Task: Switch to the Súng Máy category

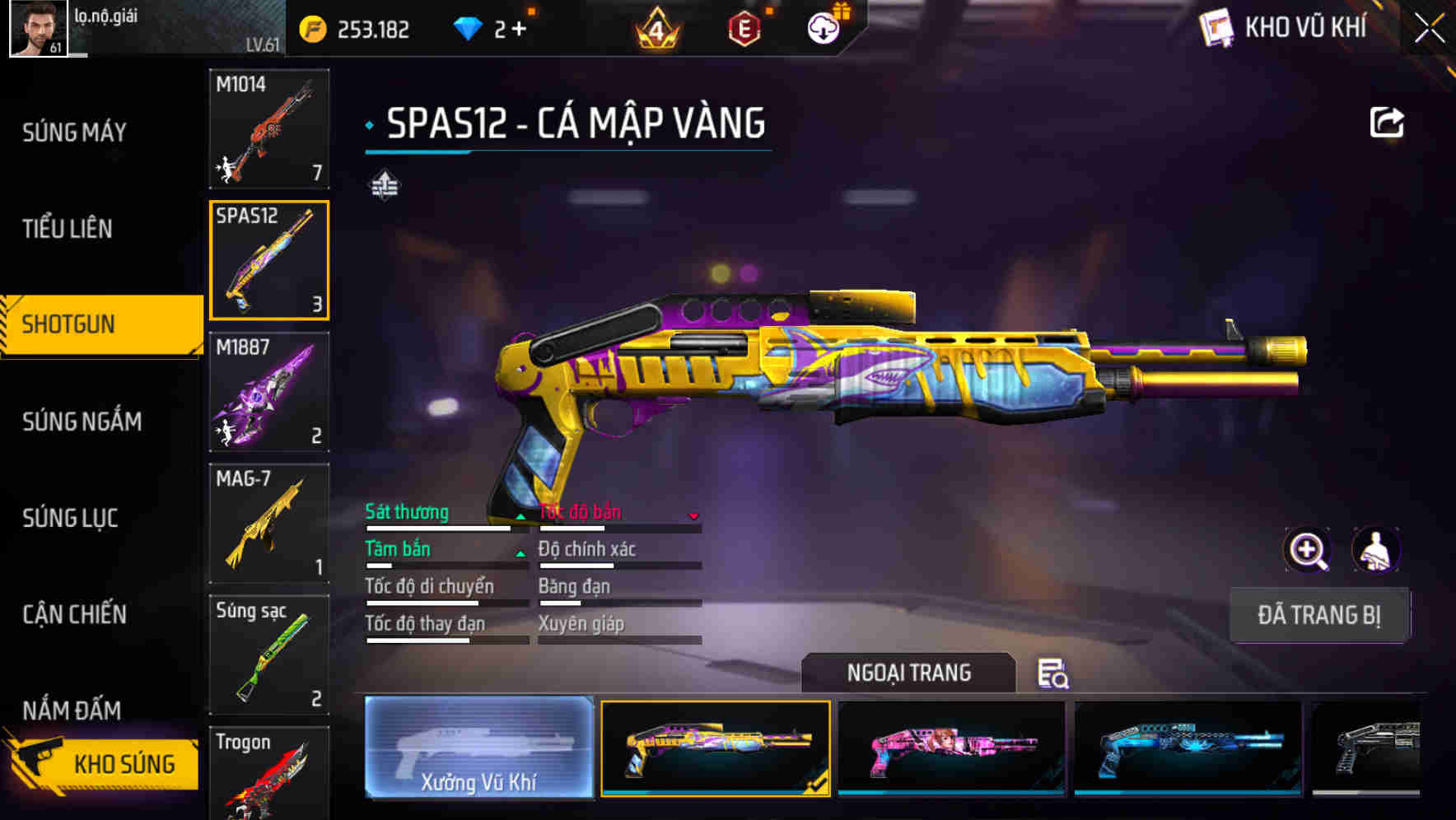Action: pyautogui.click(x=74, y=132)
